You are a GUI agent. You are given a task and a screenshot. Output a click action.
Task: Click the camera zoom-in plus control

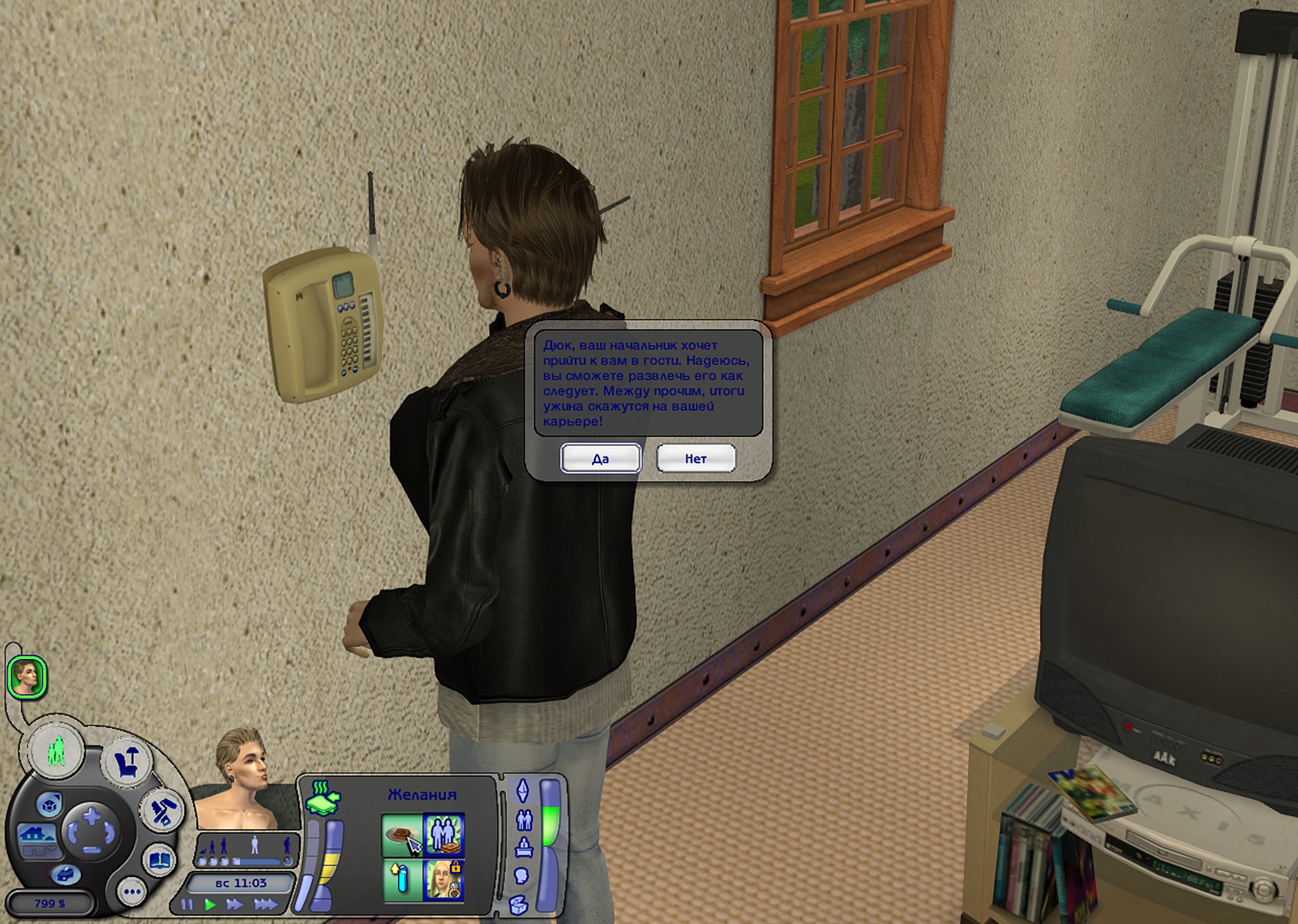point(91,816)
